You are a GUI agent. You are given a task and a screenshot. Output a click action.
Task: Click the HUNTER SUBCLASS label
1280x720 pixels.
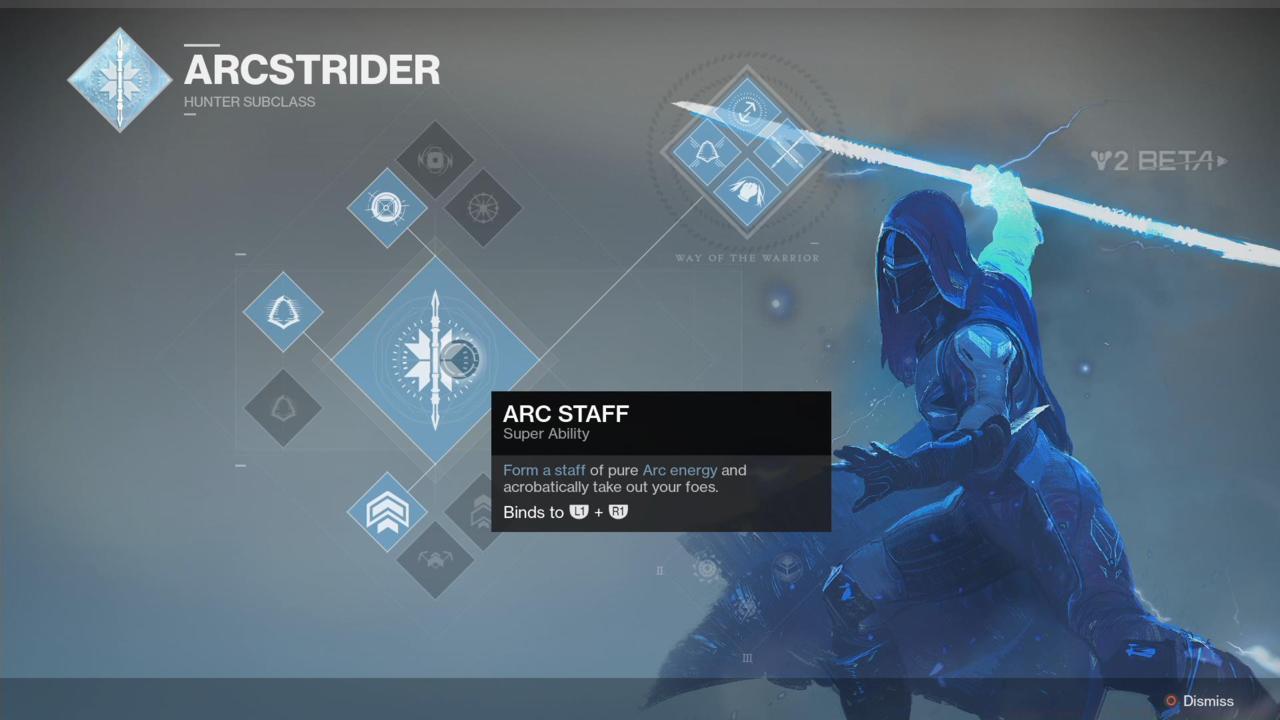click(249, 101)
